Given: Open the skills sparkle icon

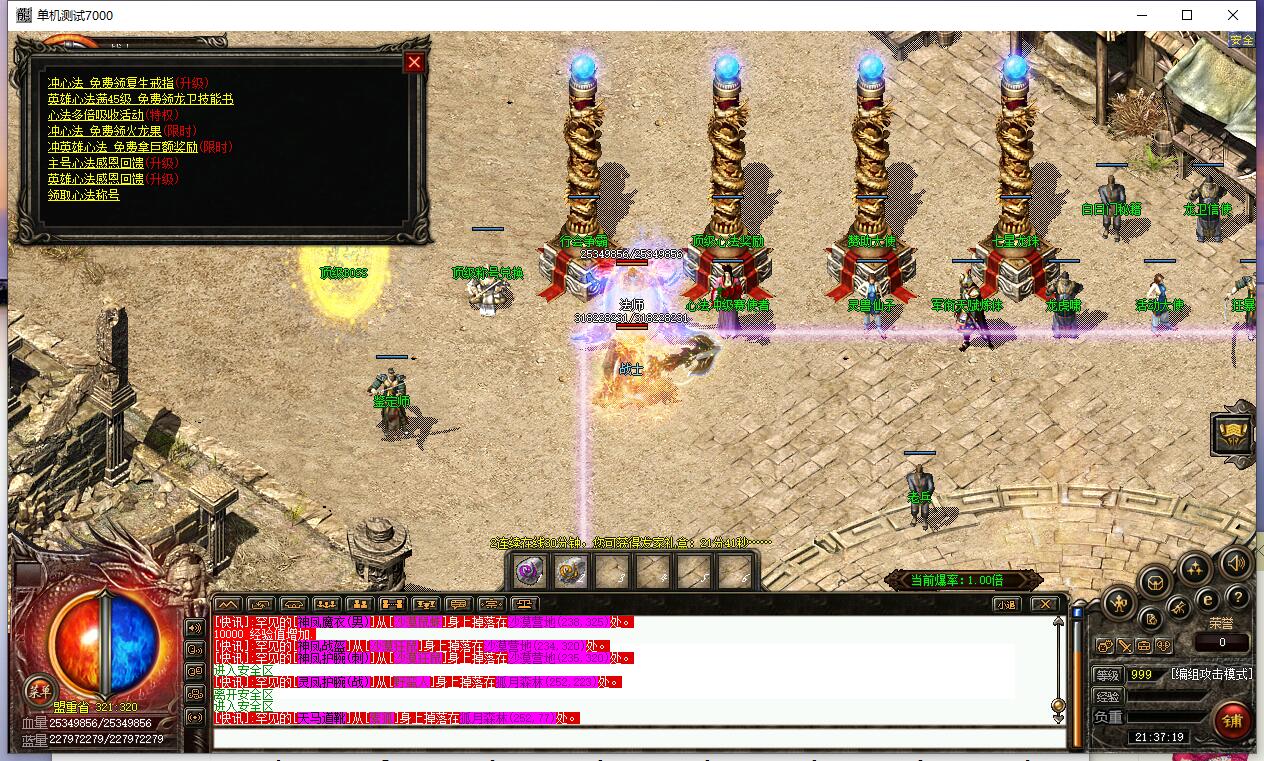Looking at the screenshot, I should point(1194,569).
